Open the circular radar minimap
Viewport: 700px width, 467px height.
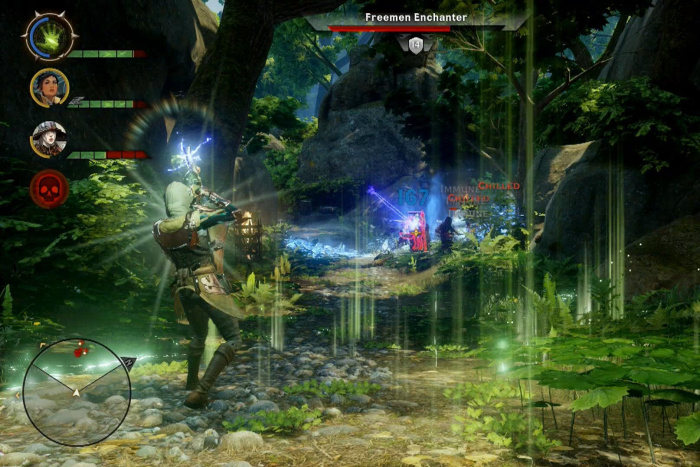[x=76, y=391]
